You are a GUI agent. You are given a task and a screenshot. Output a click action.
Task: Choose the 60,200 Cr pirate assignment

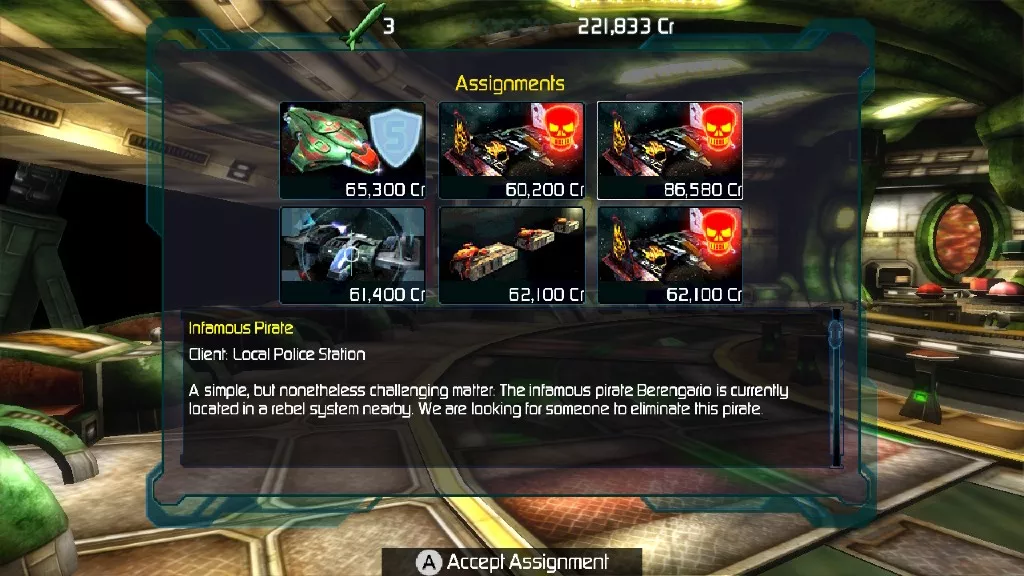[512, 151]
